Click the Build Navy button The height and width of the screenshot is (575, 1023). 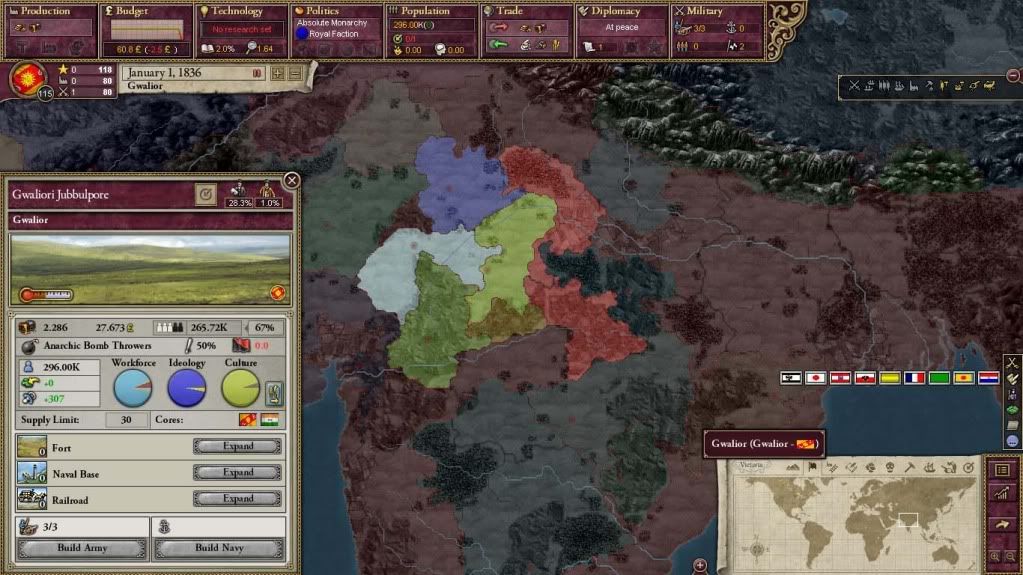pyautogui.click(x=219, y=548)
